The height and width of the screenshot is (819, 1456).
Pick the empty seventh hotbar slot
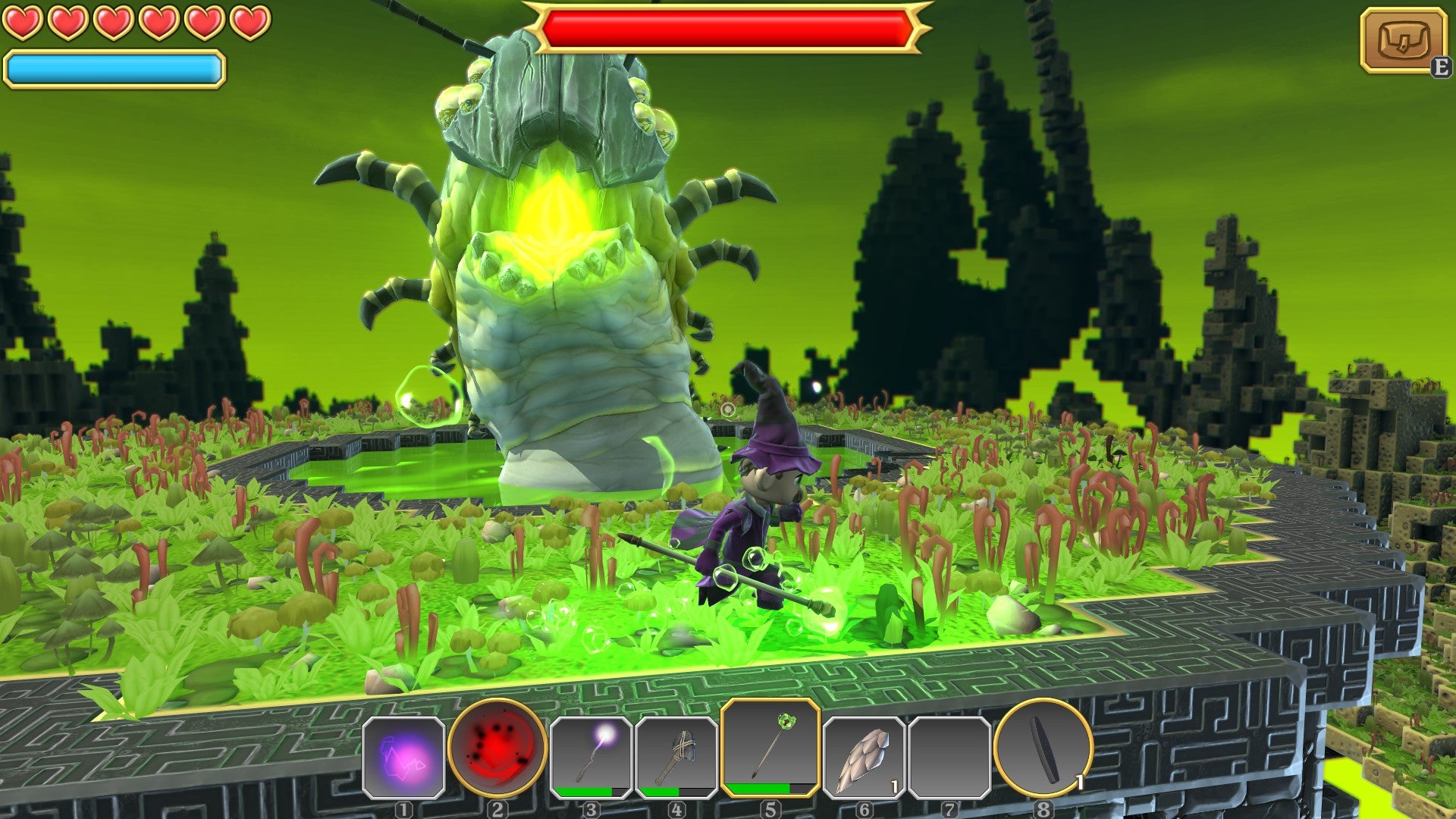[x=949, y=757]
